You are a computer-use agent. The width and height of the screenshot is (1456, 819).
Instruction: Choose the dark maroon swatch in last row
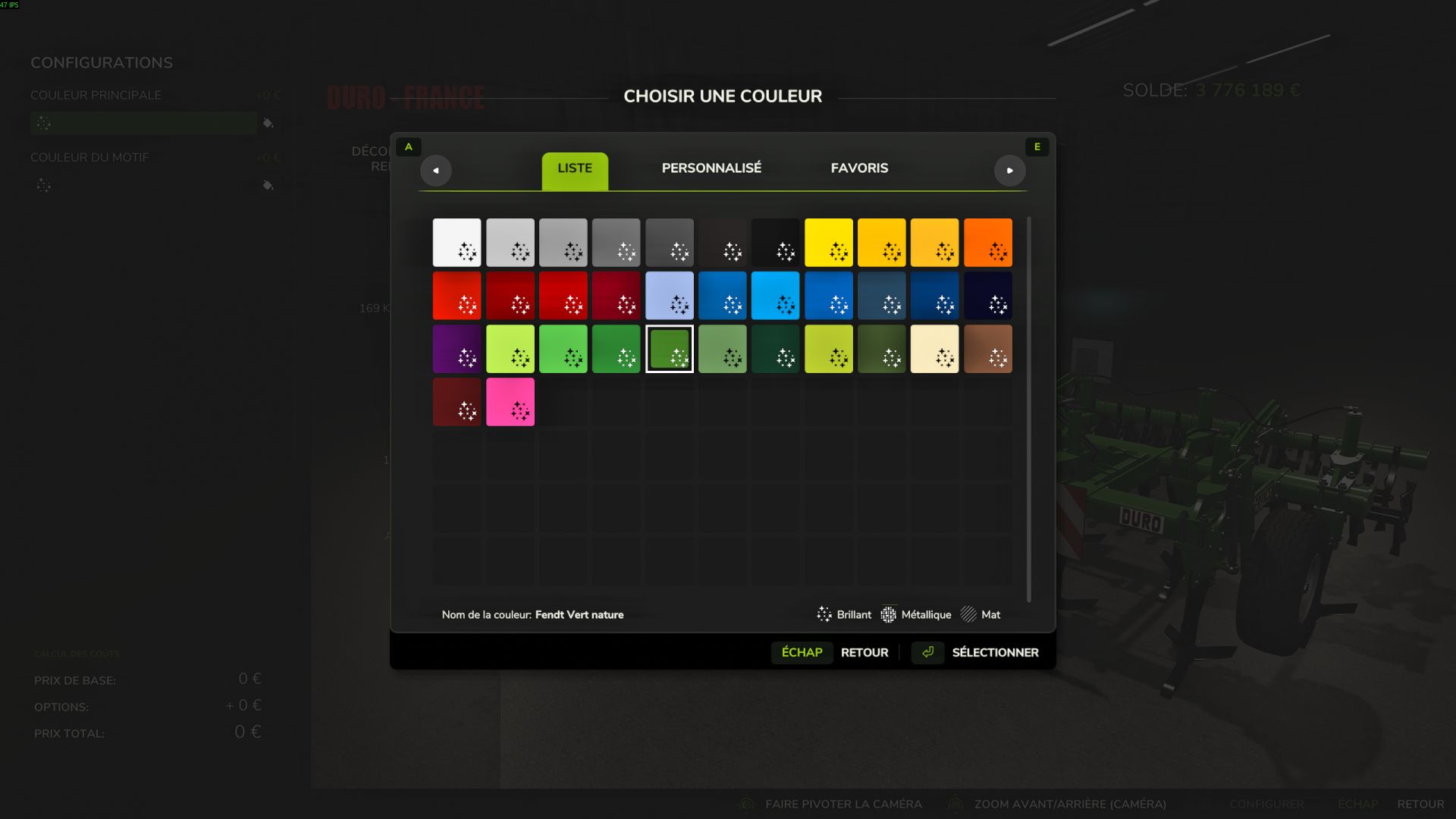(x=457, y=402)
